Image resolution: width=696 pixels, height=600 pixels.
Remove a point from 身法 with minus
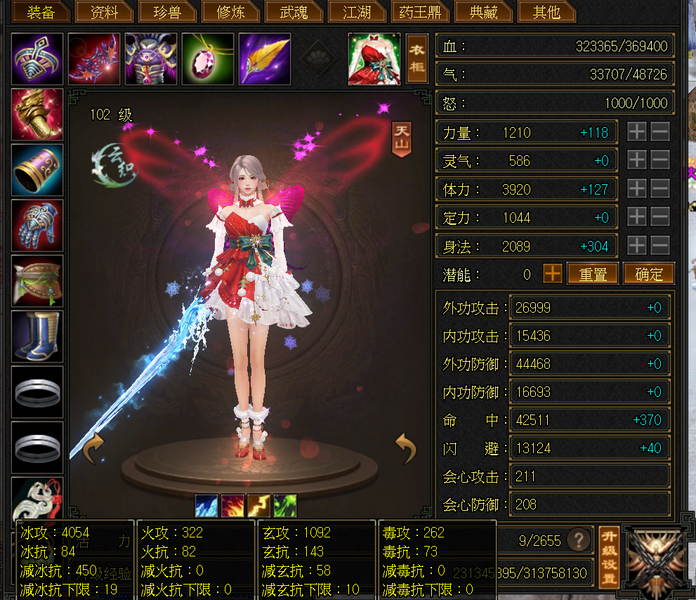(x=661, y=246)
